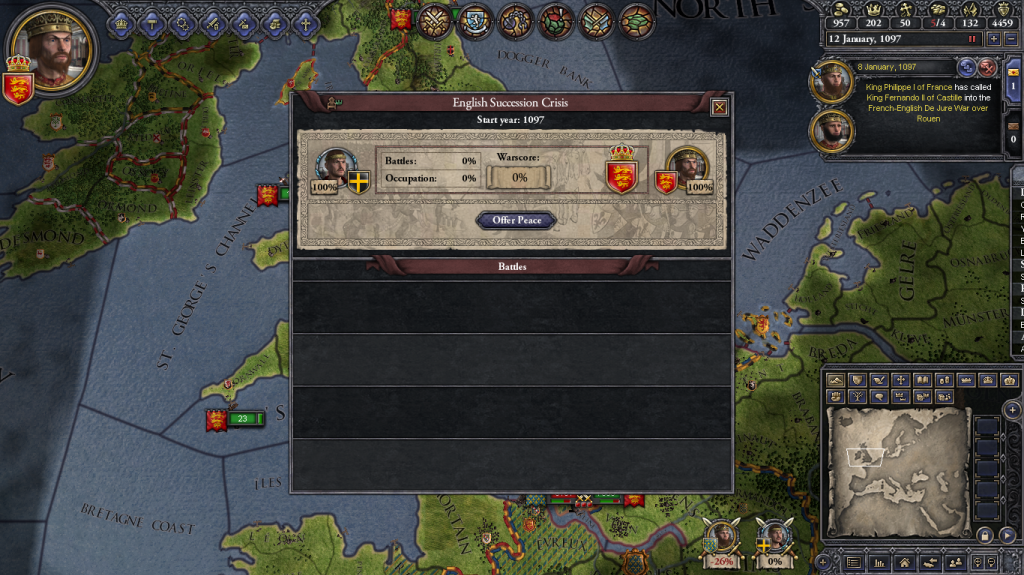Switch to the terrain map mode

835,380
